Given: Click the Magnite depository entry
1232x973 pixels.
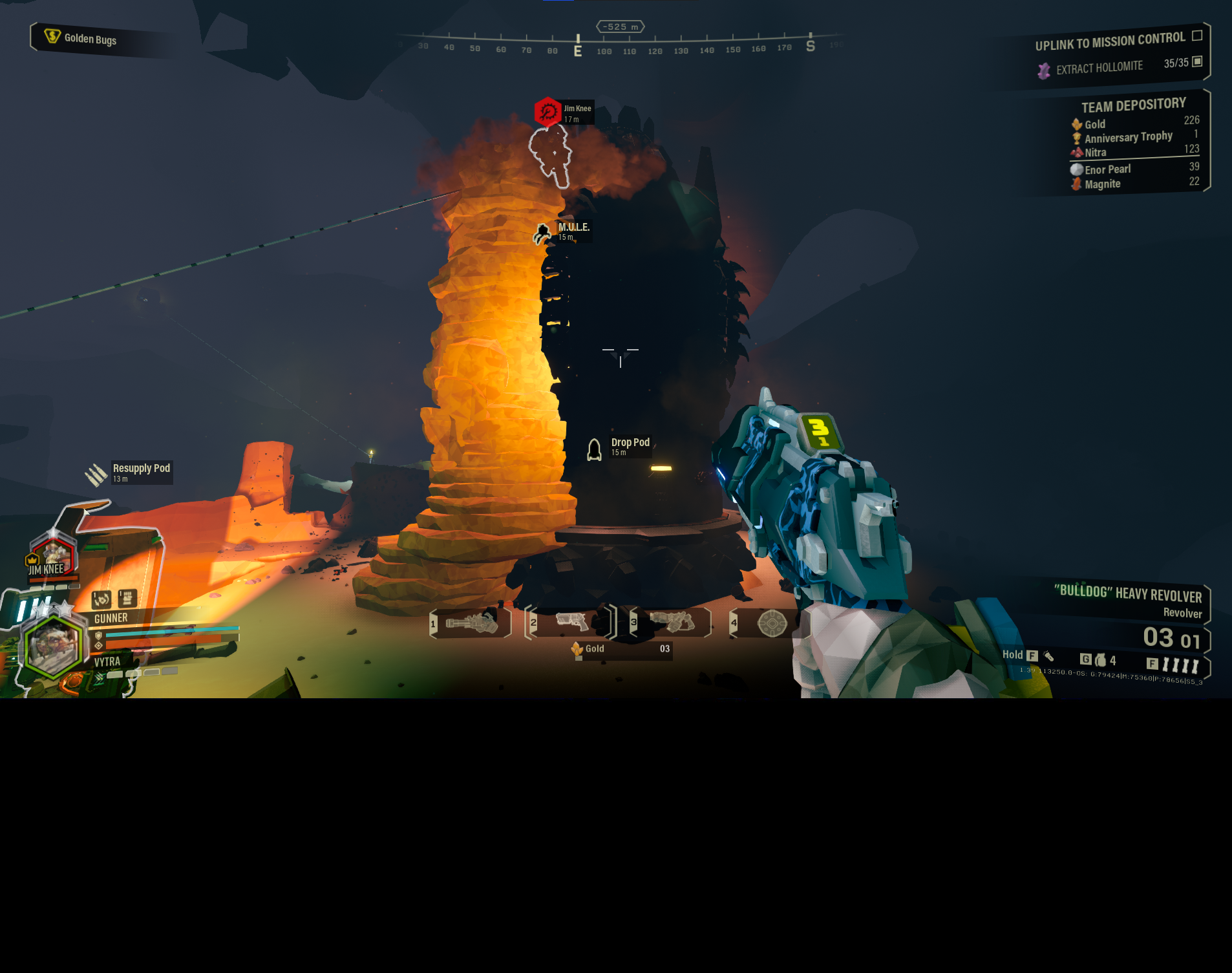Looking at the screenshot, I should coord(1134,184).
